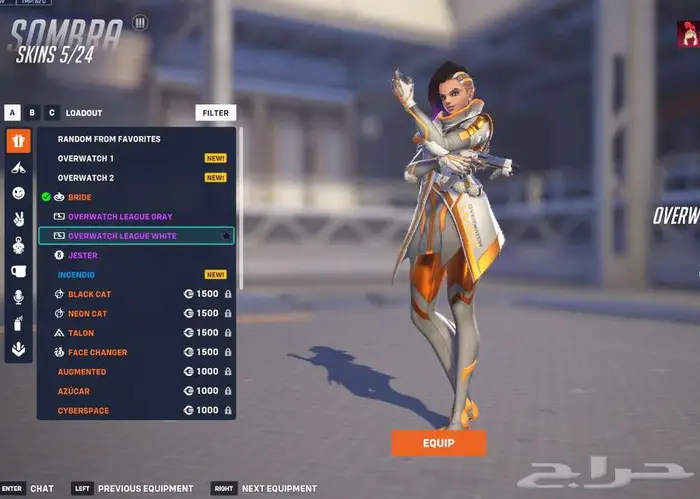The image size is (700, 499).
Task: Select the Talon skin
Action: [80, 333]
